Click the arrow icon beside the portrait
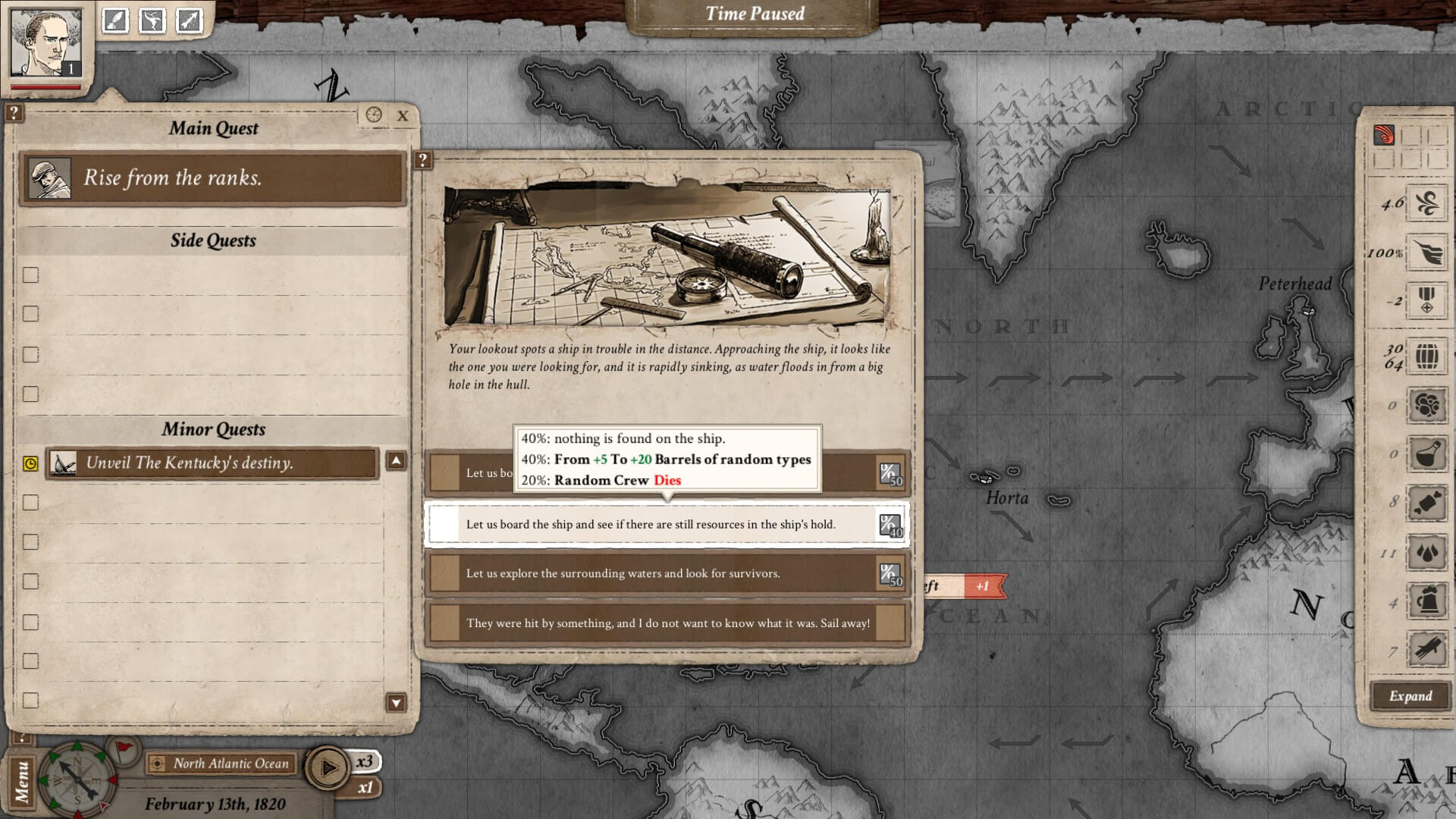Image resolution: width=1456 pixels, height=819 pixels. 189,20
